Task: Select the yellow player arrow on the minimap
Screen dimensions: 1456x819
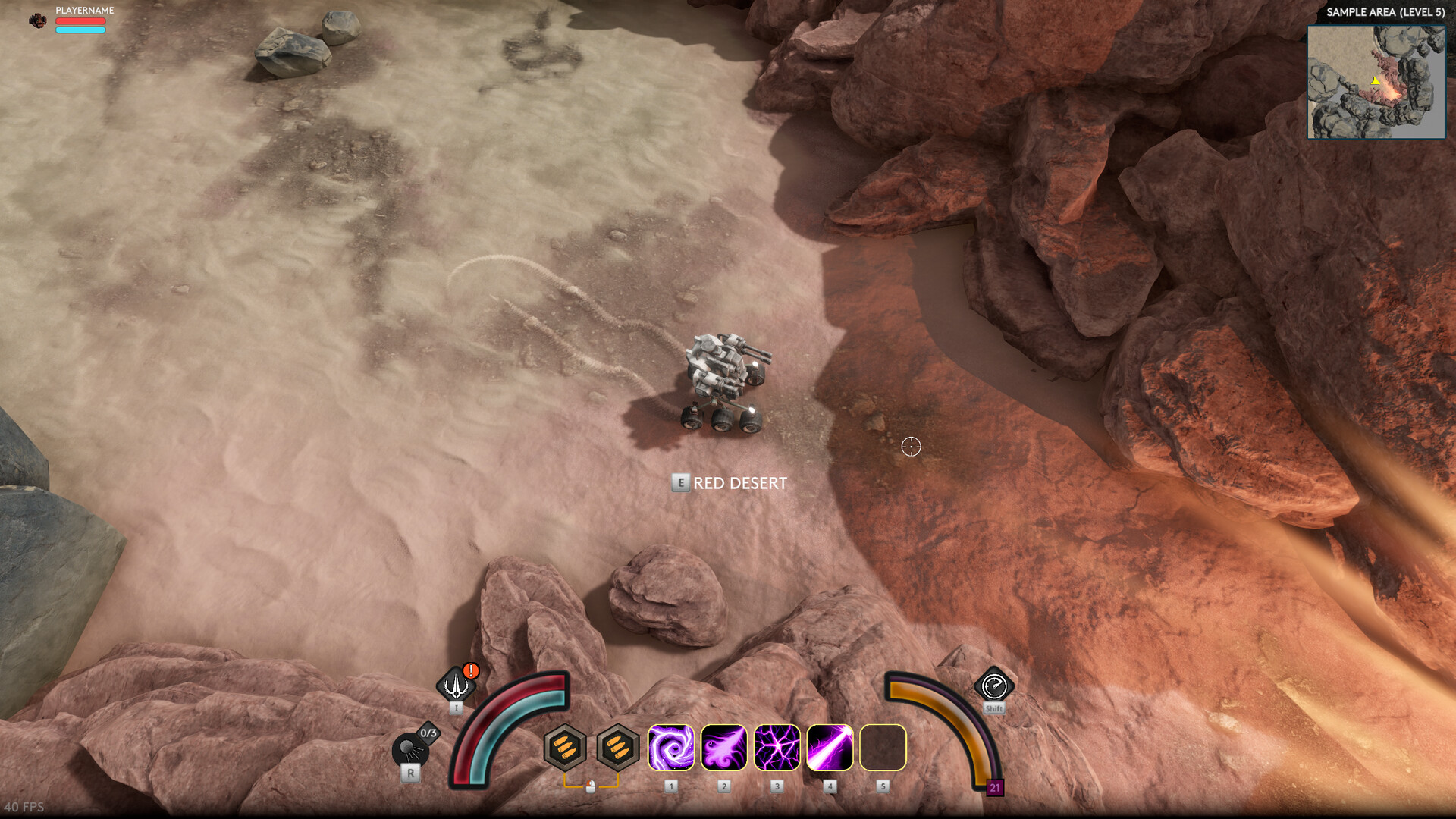Action: [x=1376, y=80]
